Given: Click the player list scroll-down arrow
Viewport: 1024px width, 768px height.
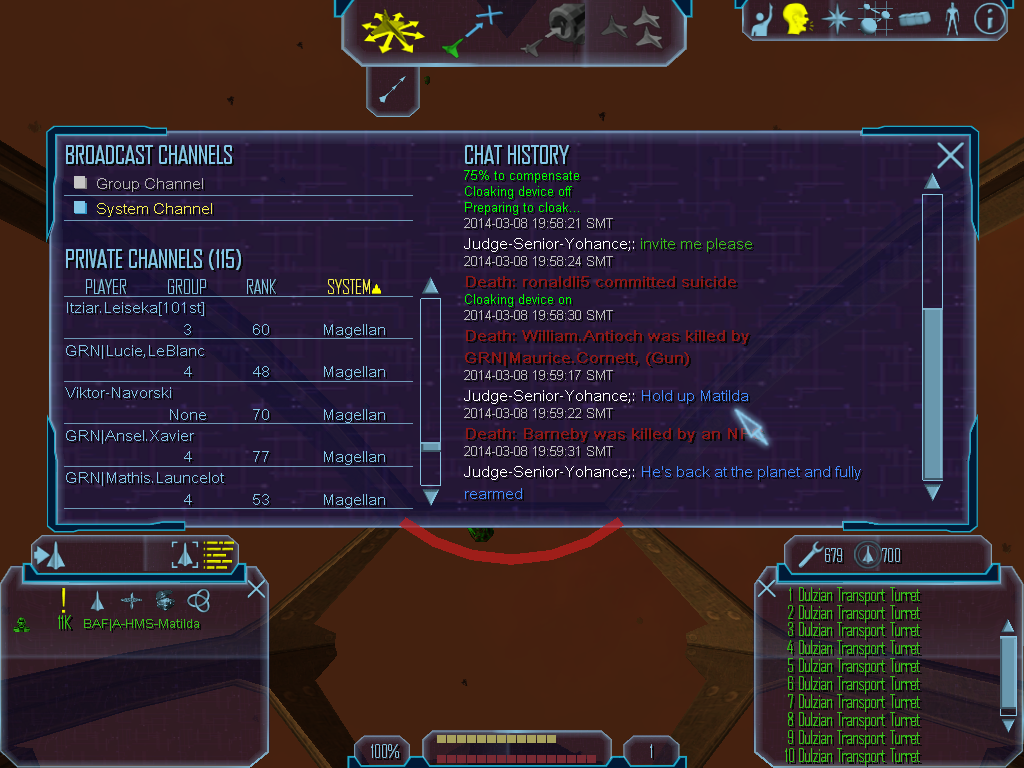Looking at the screenshot, I should tap(431, 496).
